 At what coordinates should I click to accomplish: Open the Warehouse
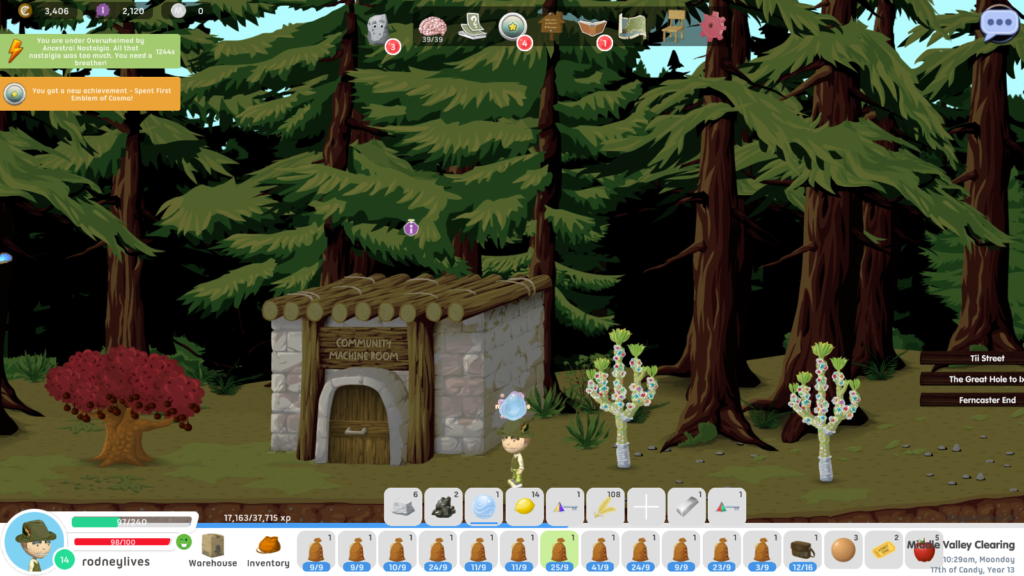(212, 549)
